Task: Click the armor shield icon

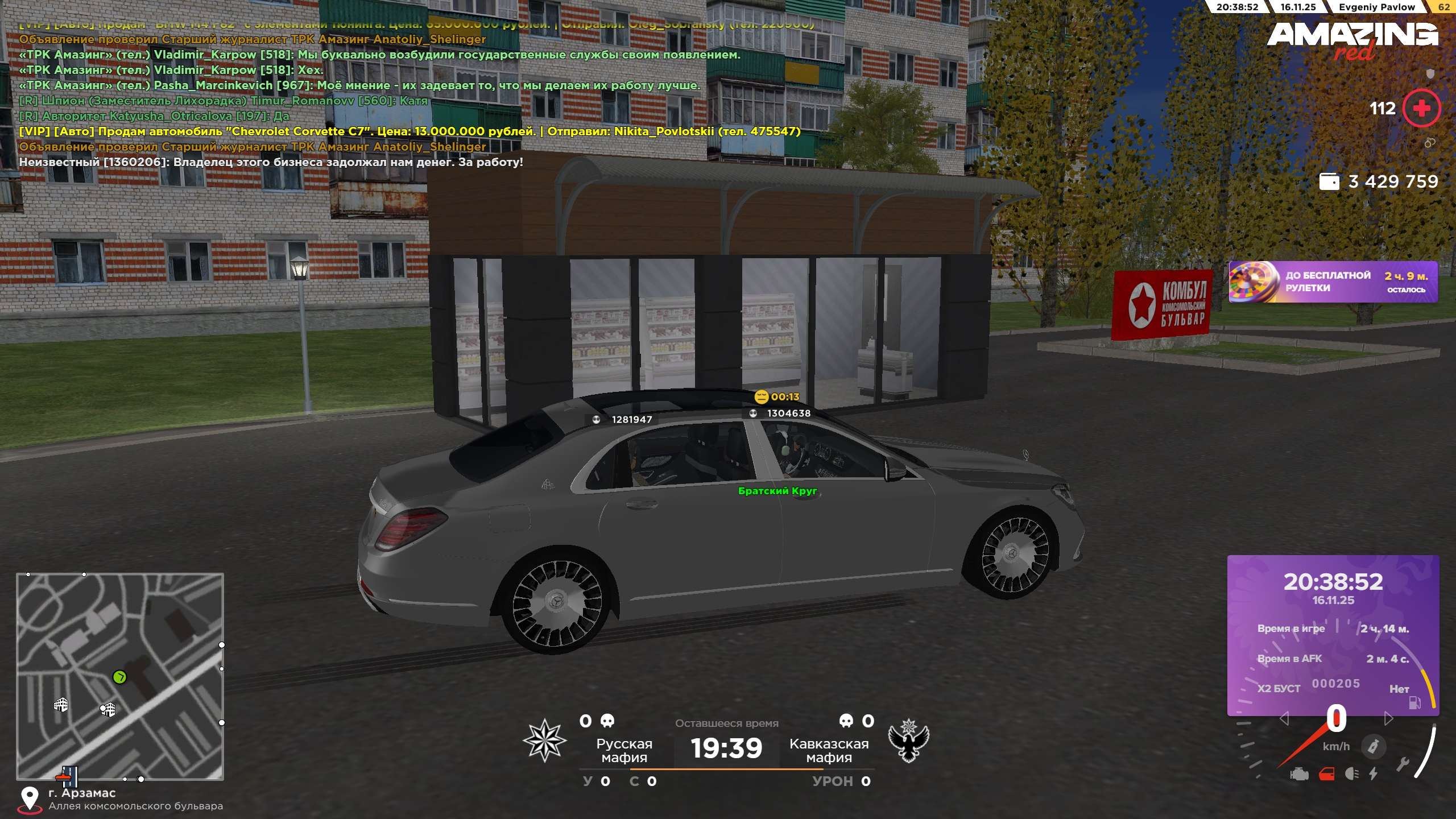Action: 1430,73
